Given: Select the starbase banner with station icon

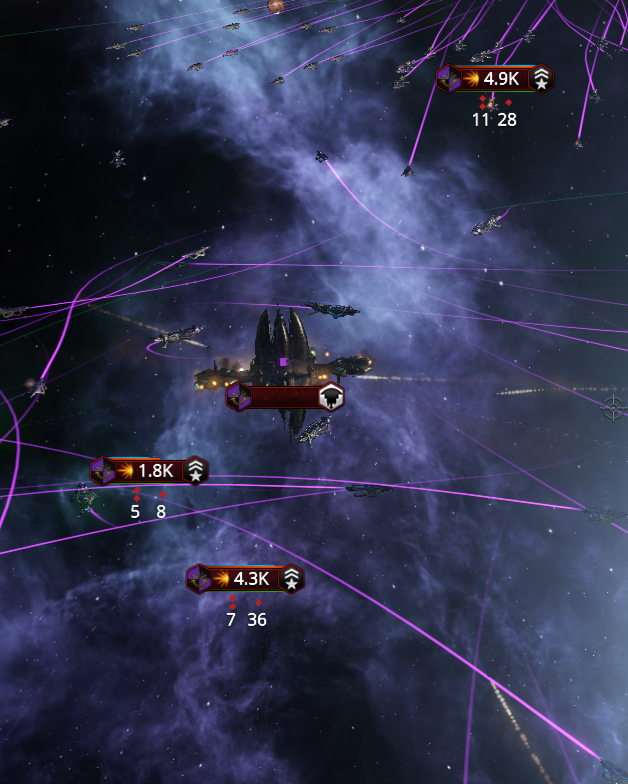Looking at the screenshot, I should [285, 397].
